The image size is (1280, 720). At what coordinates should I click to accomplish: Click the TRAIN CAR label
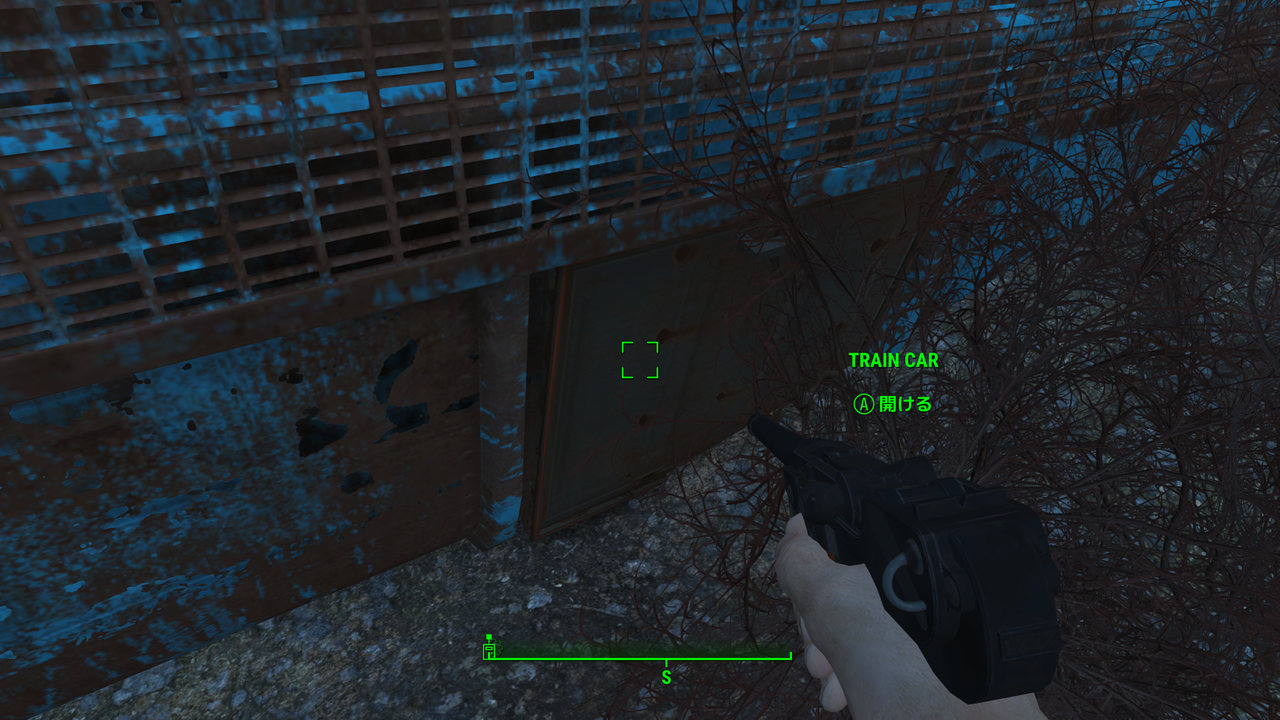pyautogui.click(x=892, y=361)
